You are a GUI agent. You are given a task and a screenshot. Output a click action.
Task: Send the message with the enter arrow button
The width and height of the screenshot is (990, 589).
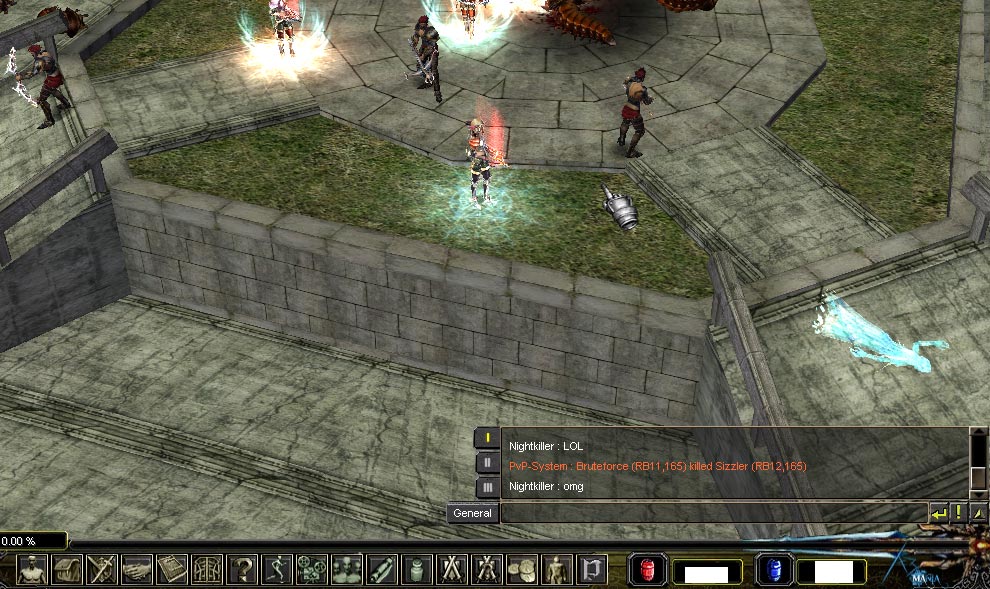click(x=938, y=513)
